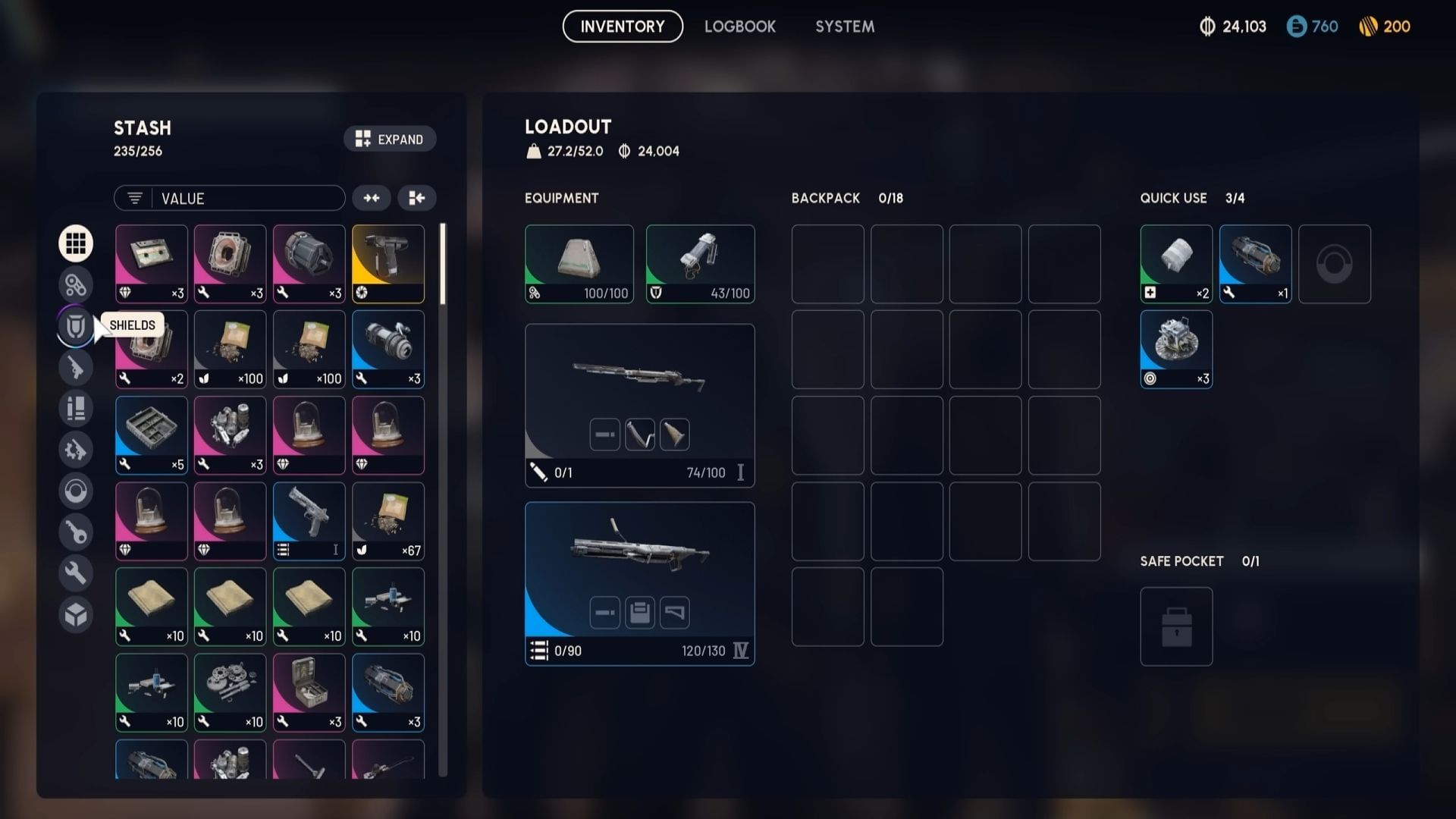Switch to the LOGBOOK tab
1456x819 pixels.
click(739, 27)
